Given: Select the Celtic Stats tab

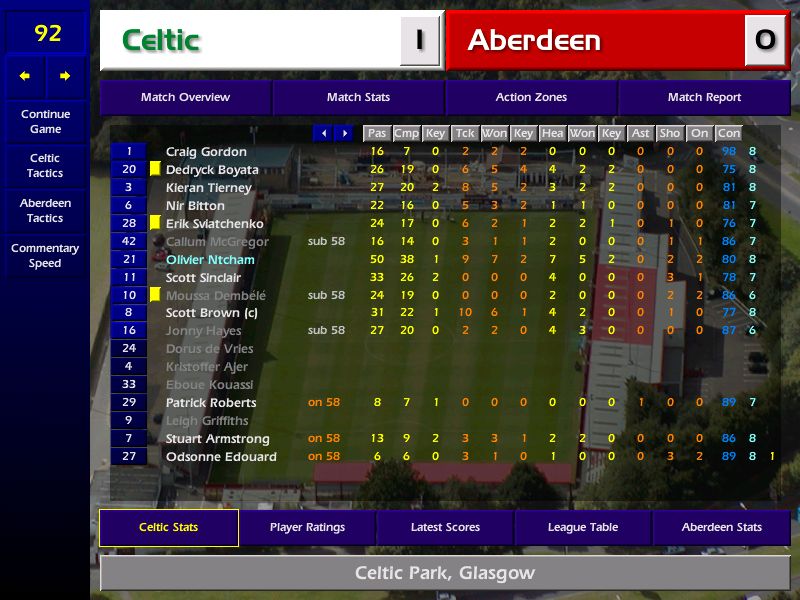Looking at the screenshot, I should (x=168, y=527).
